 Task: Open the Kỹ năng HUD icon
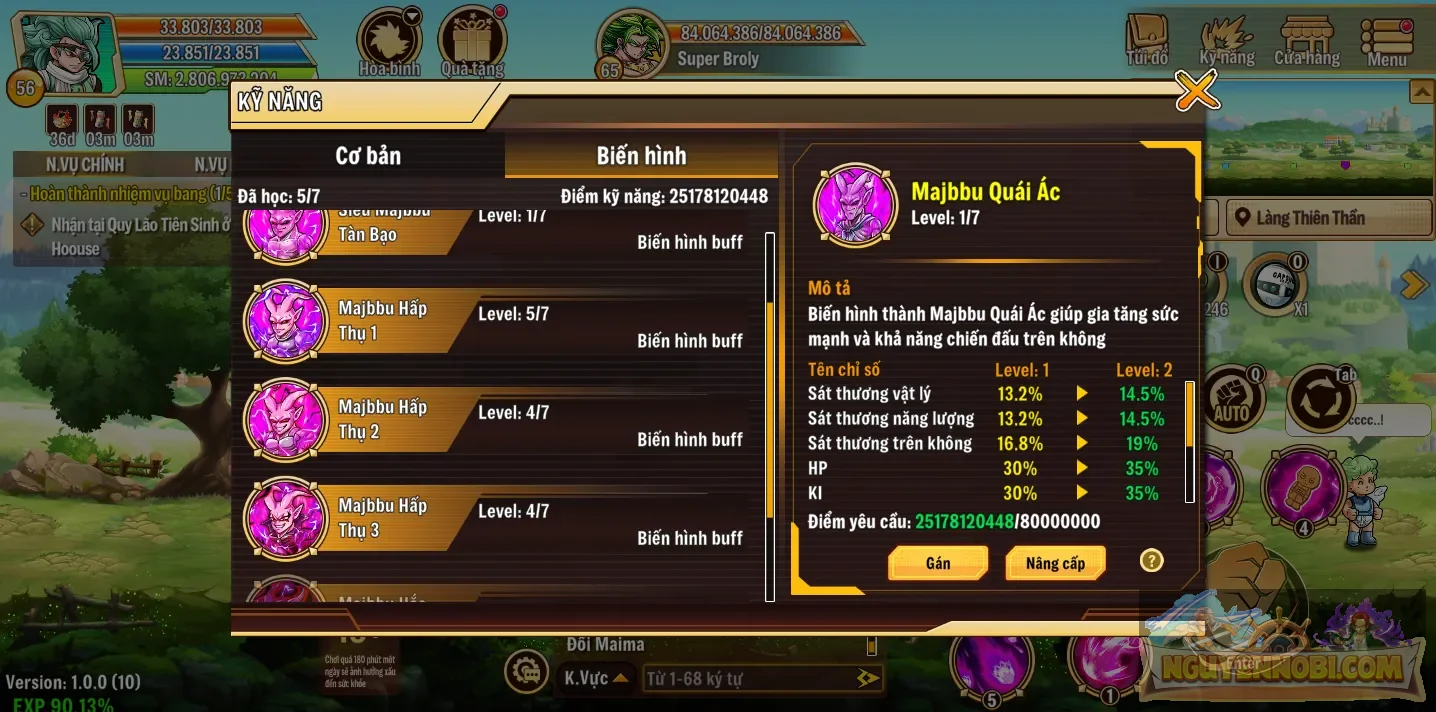pyautogui.click(x=1227, y=42)
